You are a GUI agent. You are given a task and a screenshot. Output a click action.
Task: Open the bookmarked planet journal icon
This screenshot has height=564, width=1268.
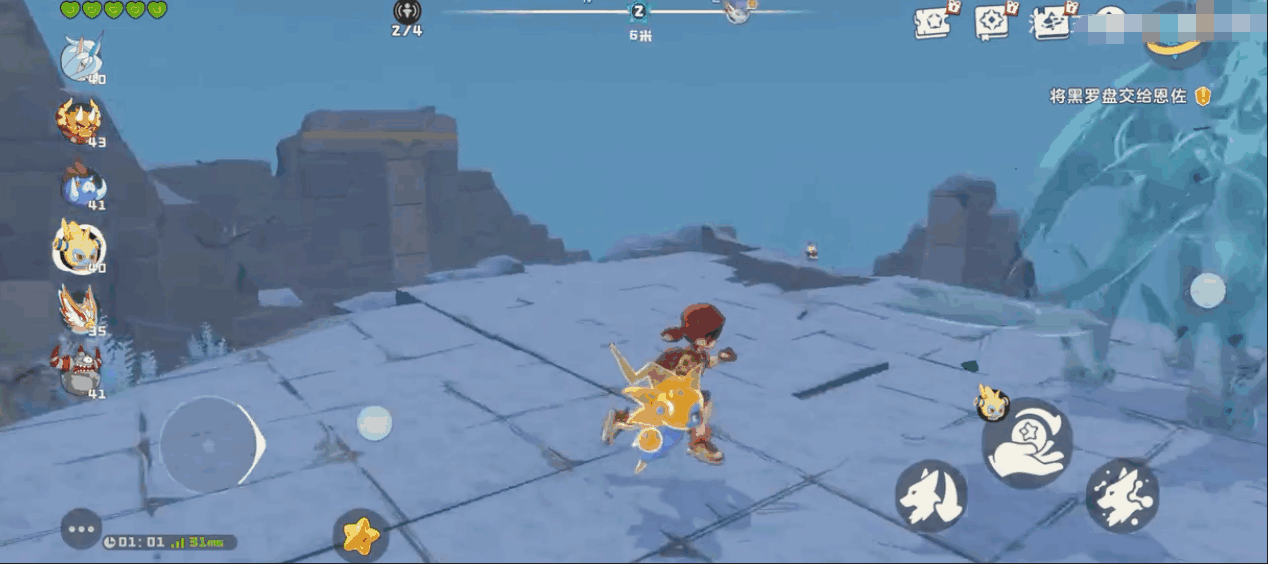coord(1051,22)
